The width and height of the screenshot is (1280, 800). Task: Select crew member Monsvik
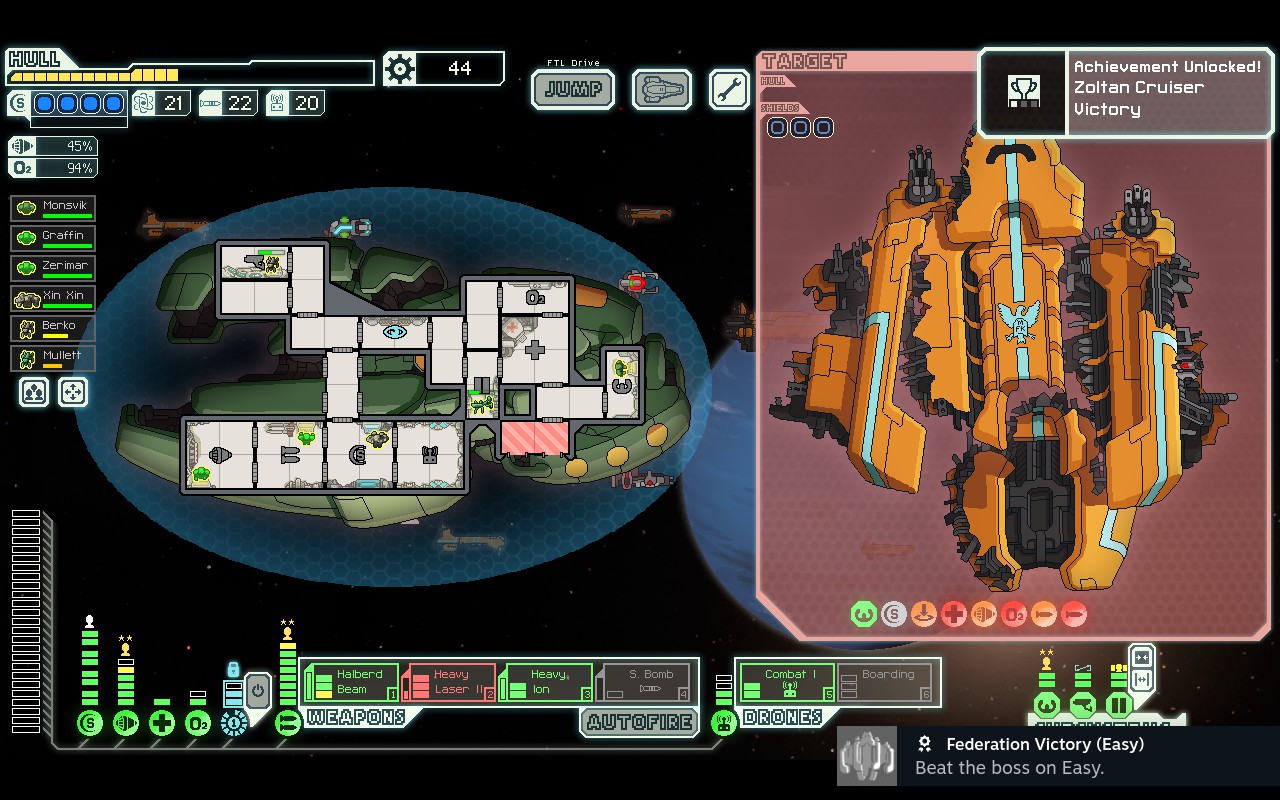[54, 208]
